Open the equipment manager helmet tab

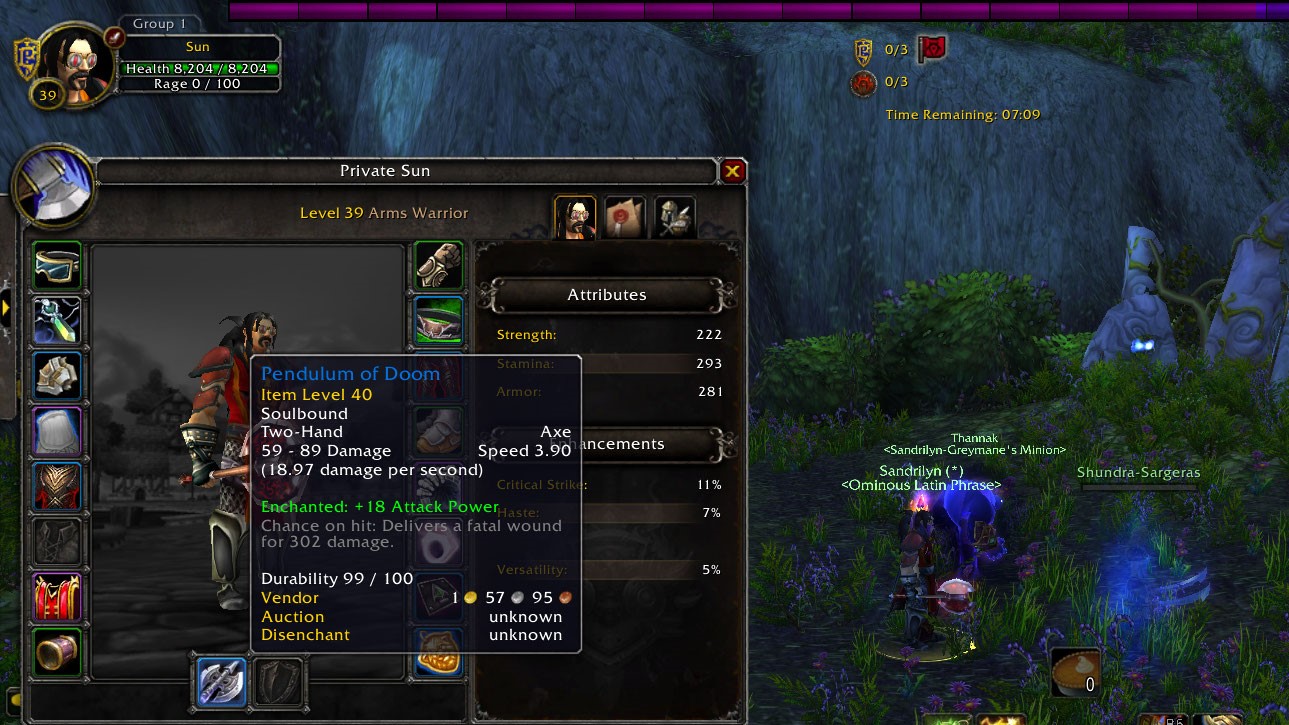pos(675,217)
